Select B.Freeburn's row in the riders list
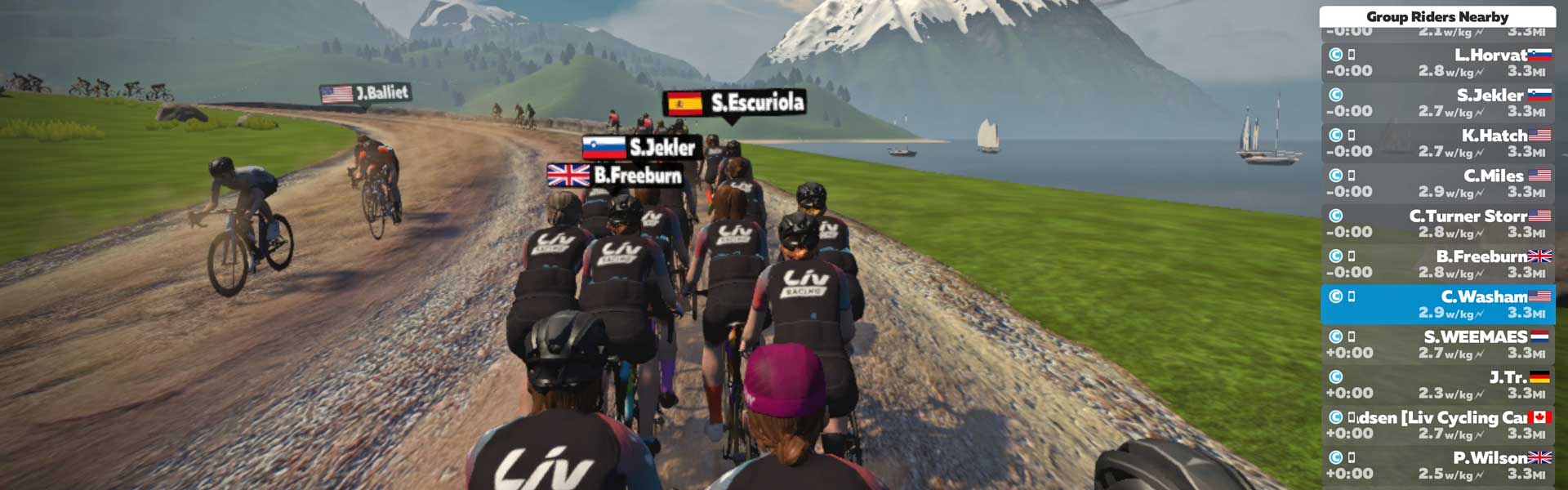 (x=1437, y=264)
